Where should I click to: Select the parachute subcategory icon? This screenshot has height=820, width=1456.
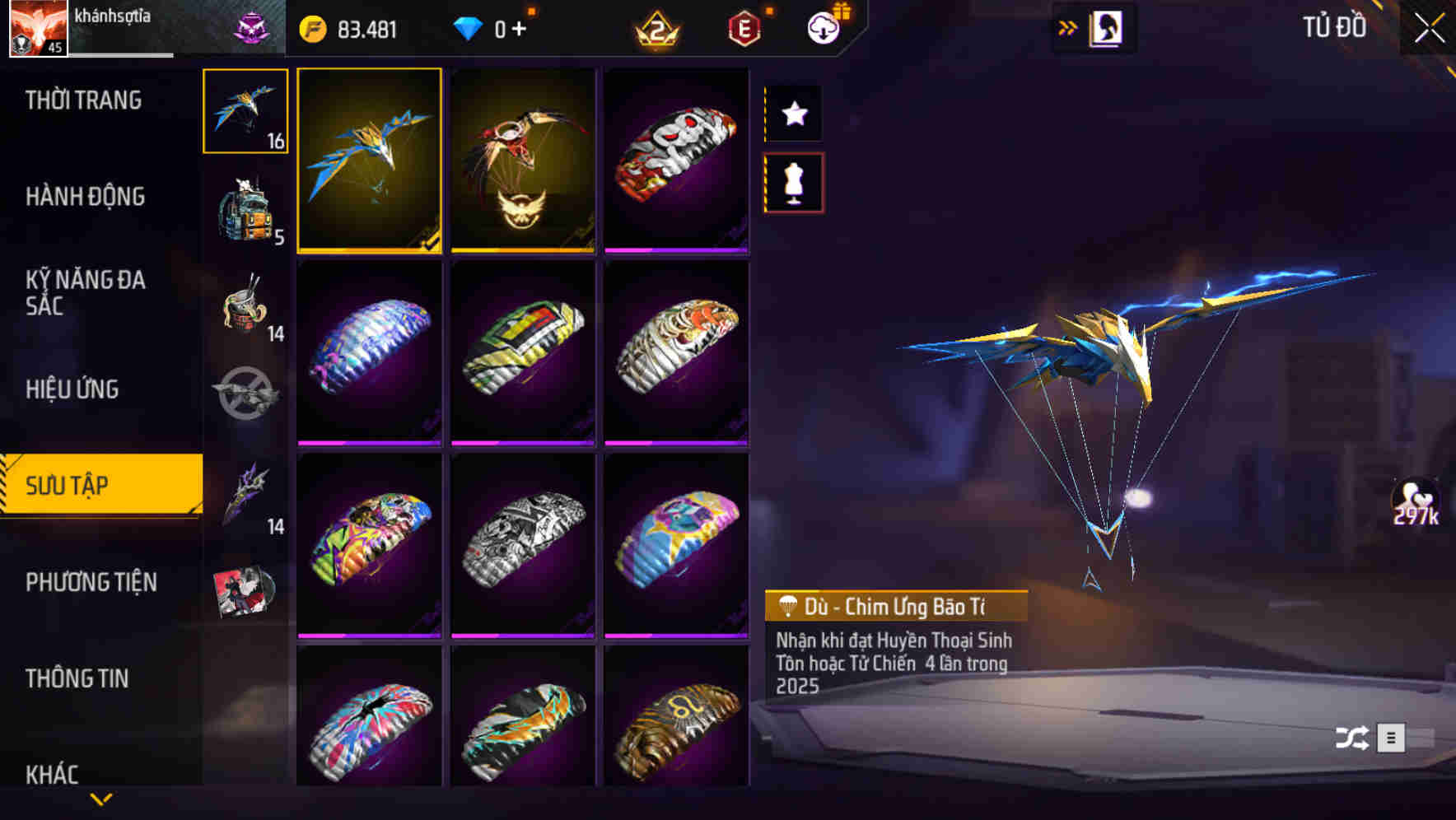click(245, 111)
